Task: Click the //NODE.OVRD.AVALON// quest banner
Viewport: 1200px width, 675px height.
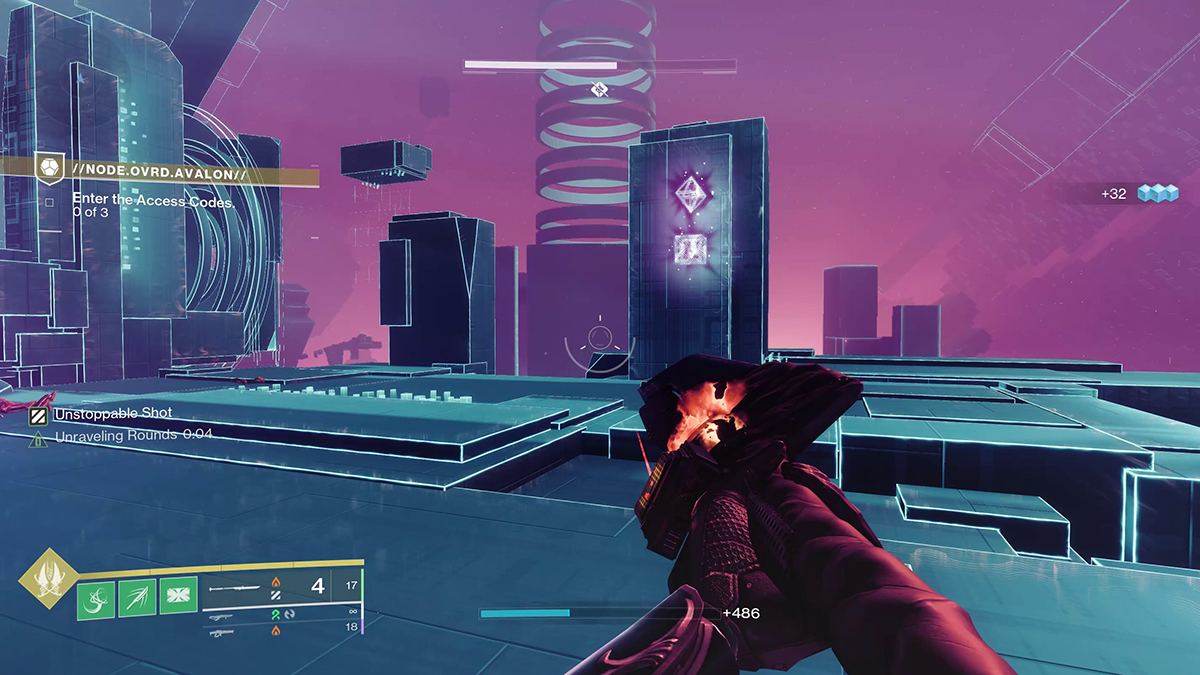Action: pyautogui.click(x=160, y=174)
